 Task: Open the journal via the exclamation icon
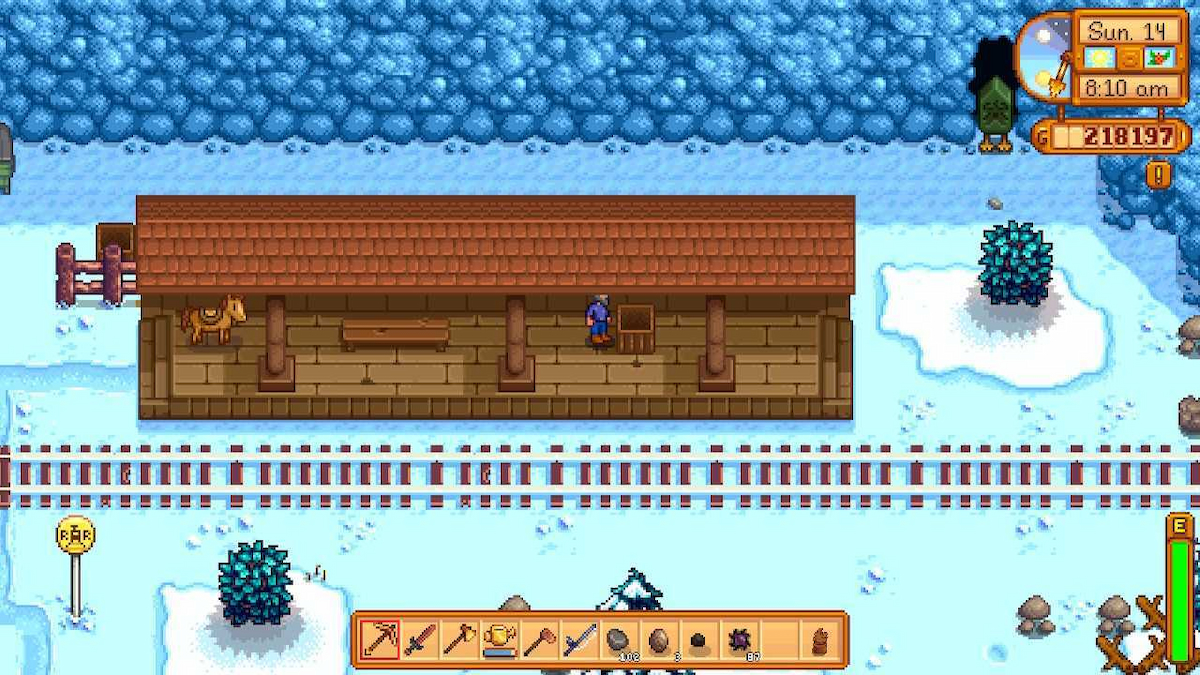(1158, 175)
